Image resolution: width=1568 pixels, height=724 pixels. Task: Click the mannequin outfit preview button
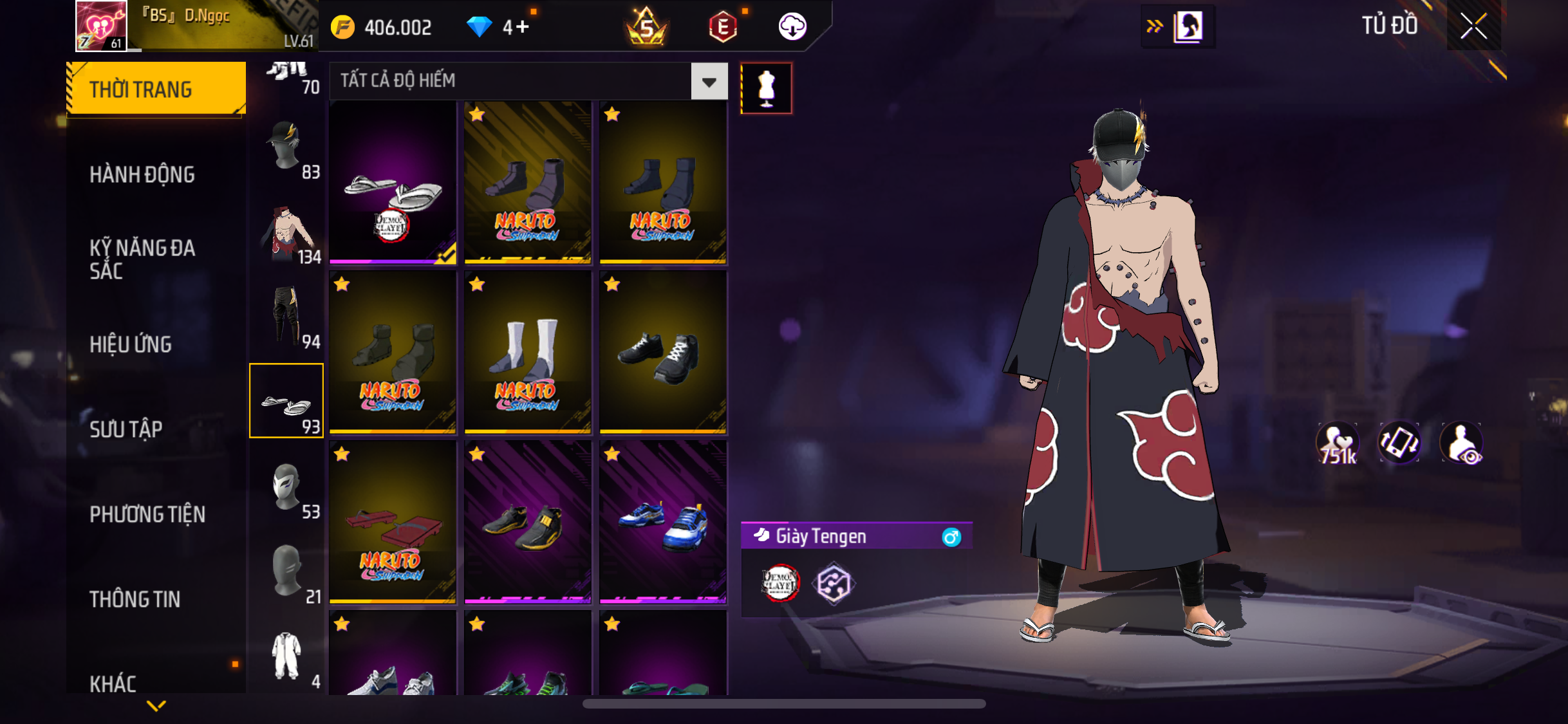point(766,89)
